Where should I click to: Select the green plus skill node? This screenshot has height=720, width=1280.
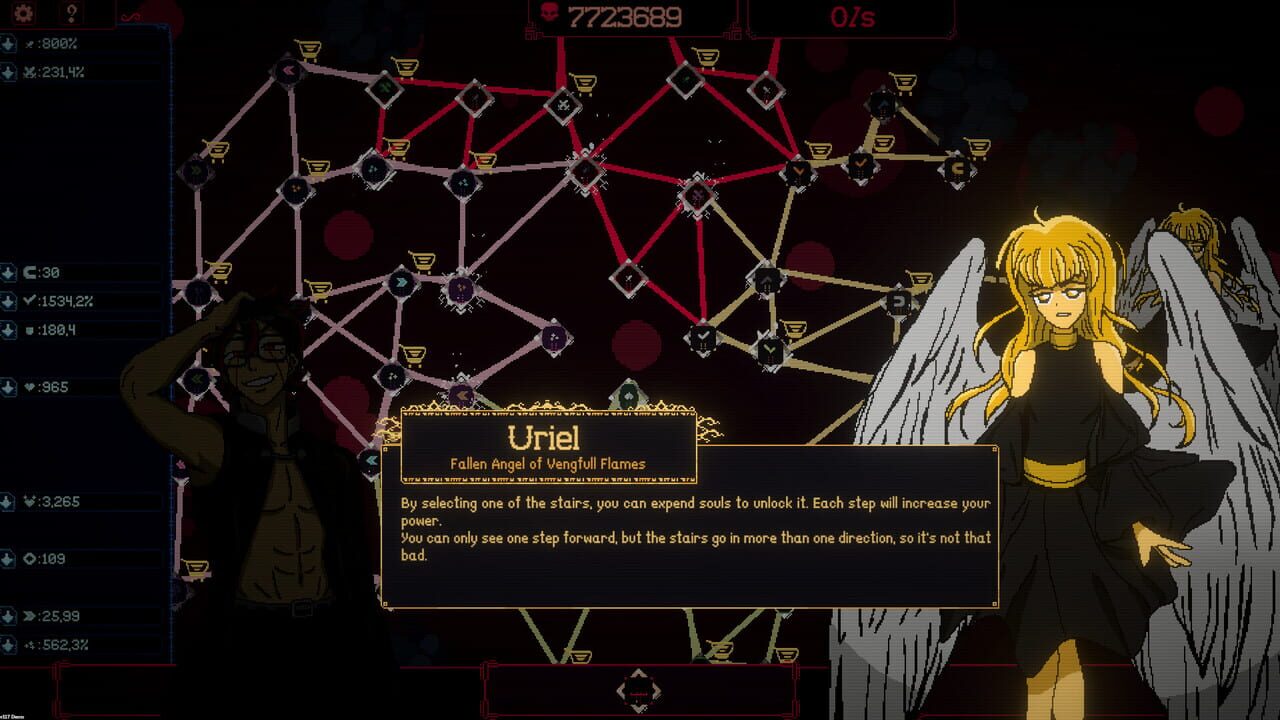point(385,90)
